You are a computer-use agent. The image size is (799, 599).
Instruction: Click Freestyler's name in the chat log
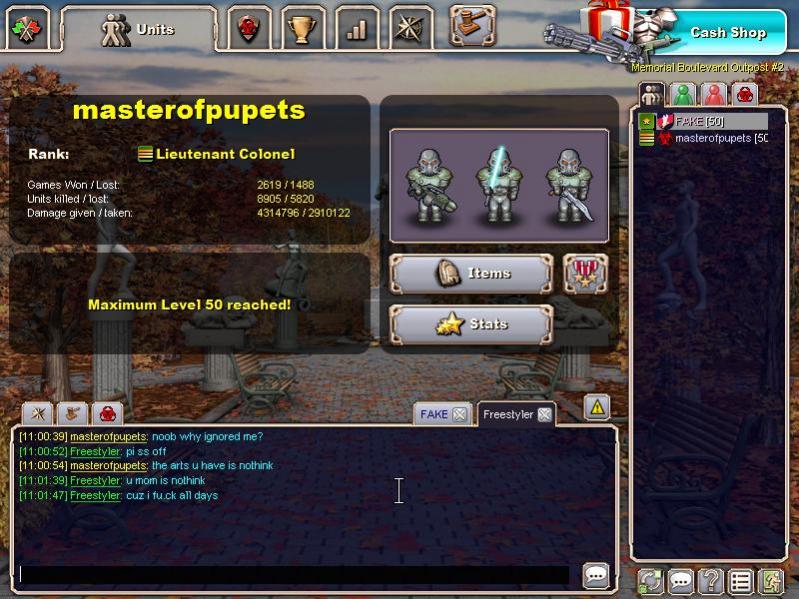coord(96,451)
